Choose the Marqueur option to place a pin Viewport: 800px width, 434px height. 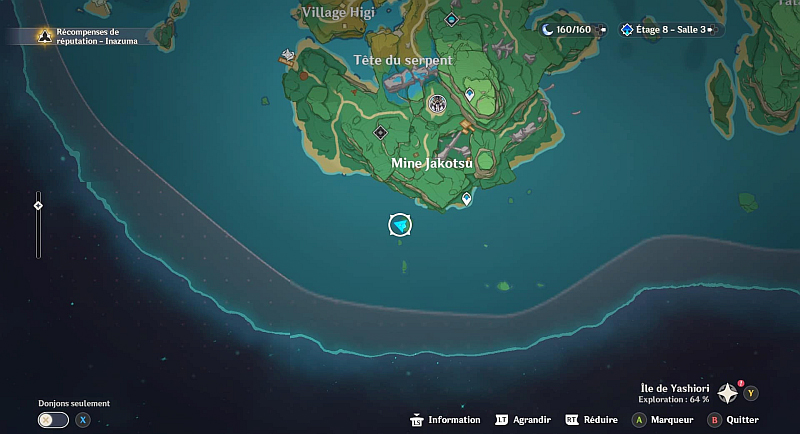tap(662, 420)
